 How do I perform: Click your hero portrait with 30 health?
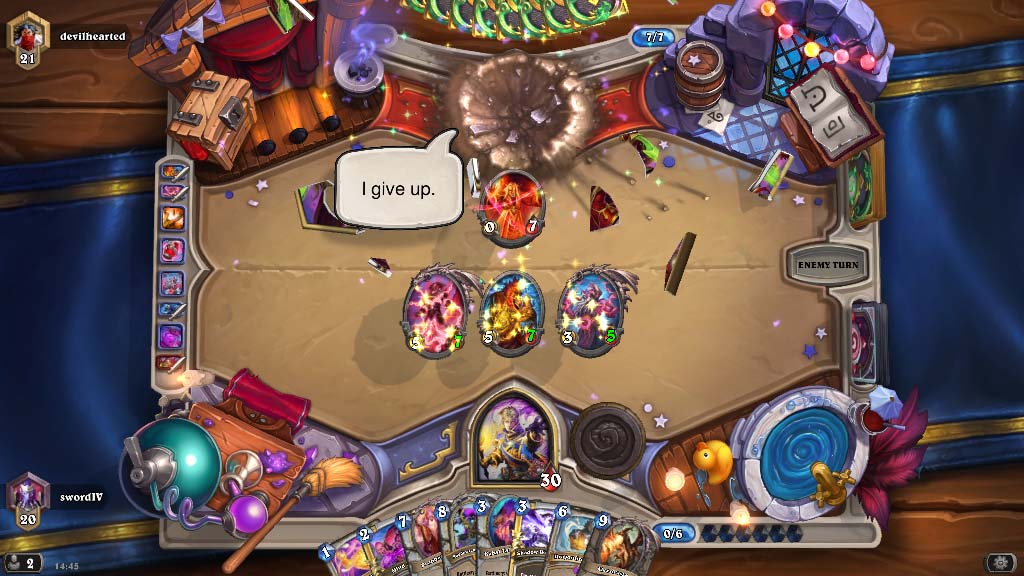(x=512, y=438)
